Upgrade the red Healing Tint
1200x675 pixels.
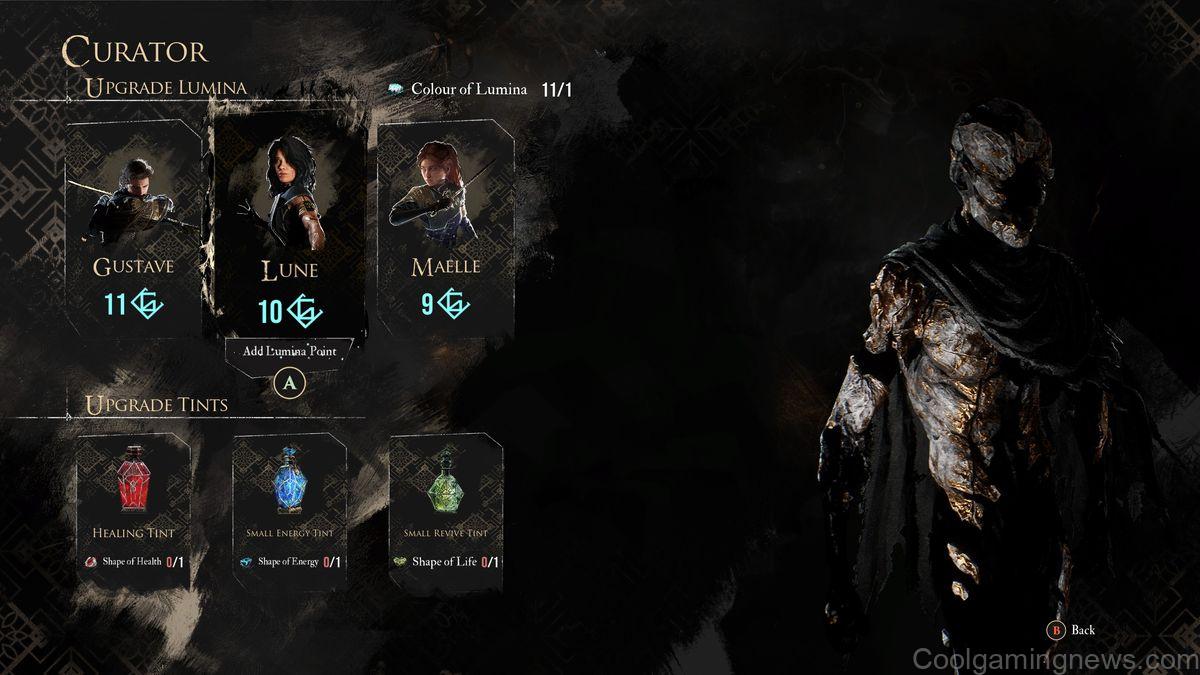click(133, 500)
